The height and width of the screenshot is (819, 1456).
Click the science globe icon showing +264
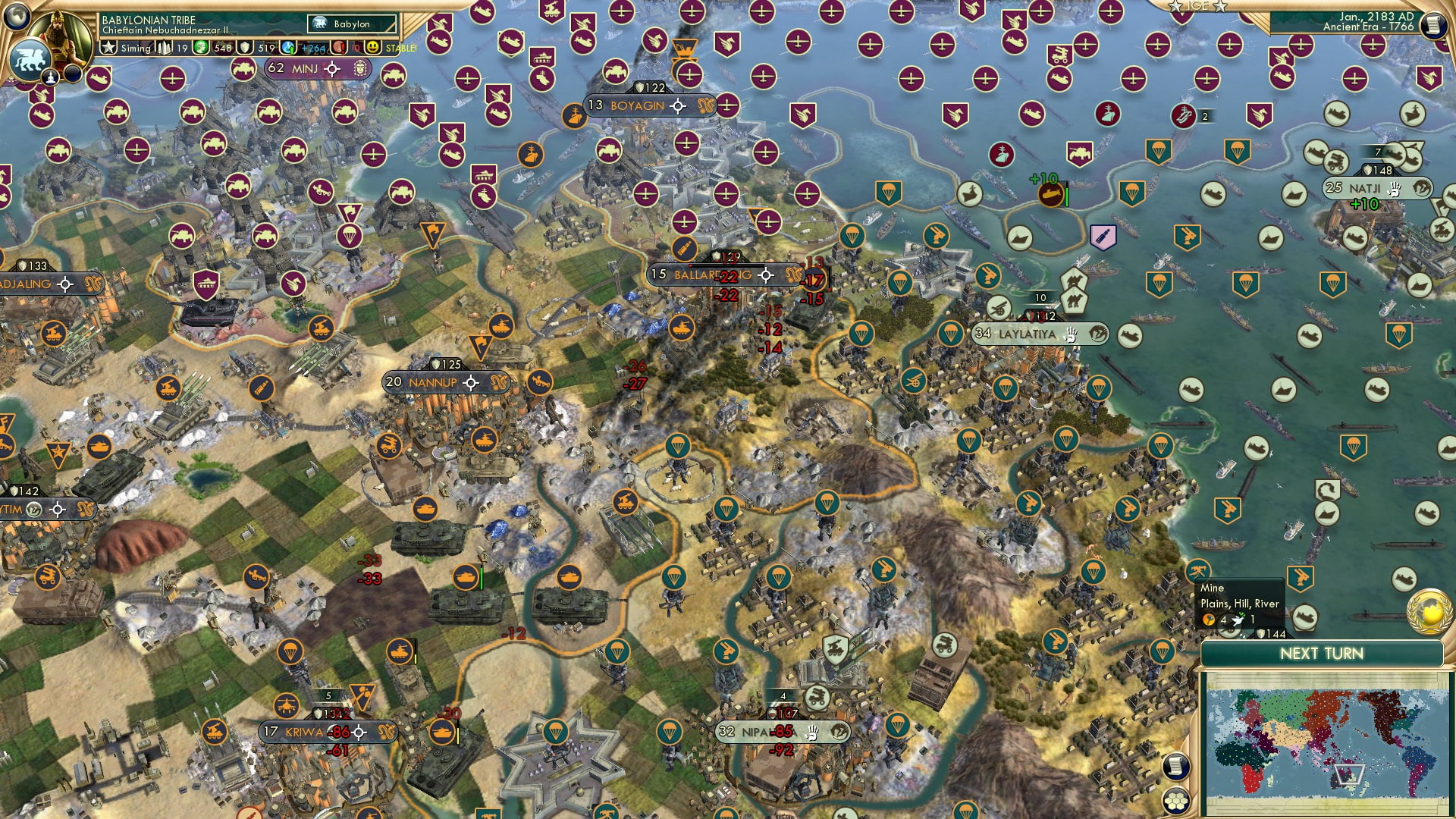pos(288,47)
